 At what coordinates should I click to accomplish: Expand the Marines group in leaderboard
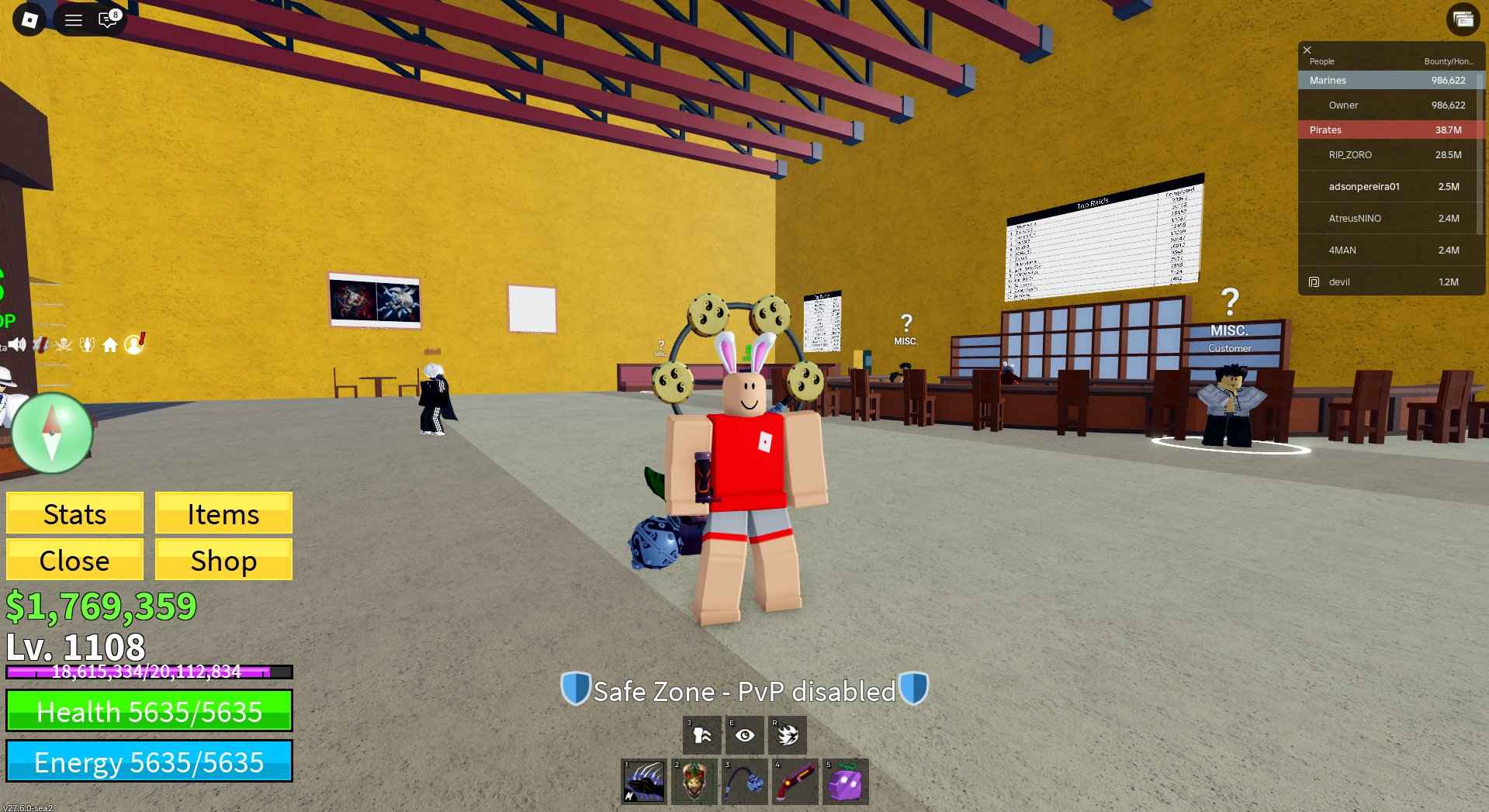click(x=1327, y=80)
